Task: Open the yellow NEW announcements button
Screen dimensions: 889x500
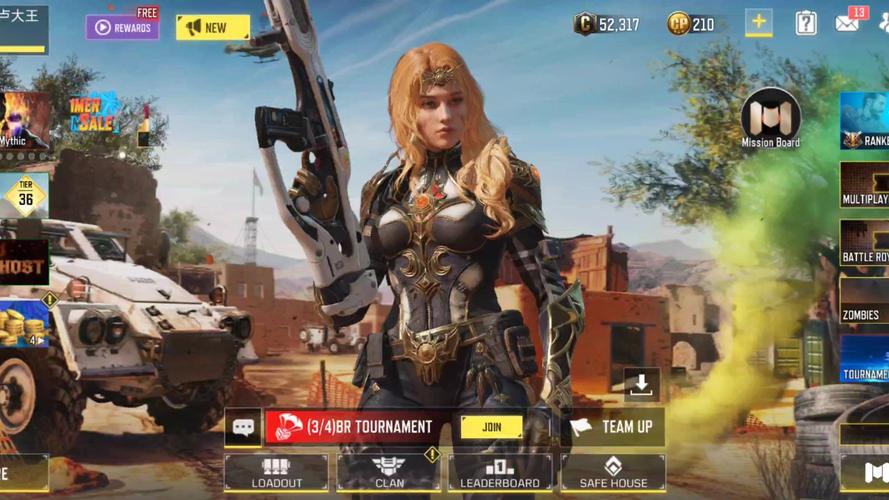Action: click(x=212, y=27)
